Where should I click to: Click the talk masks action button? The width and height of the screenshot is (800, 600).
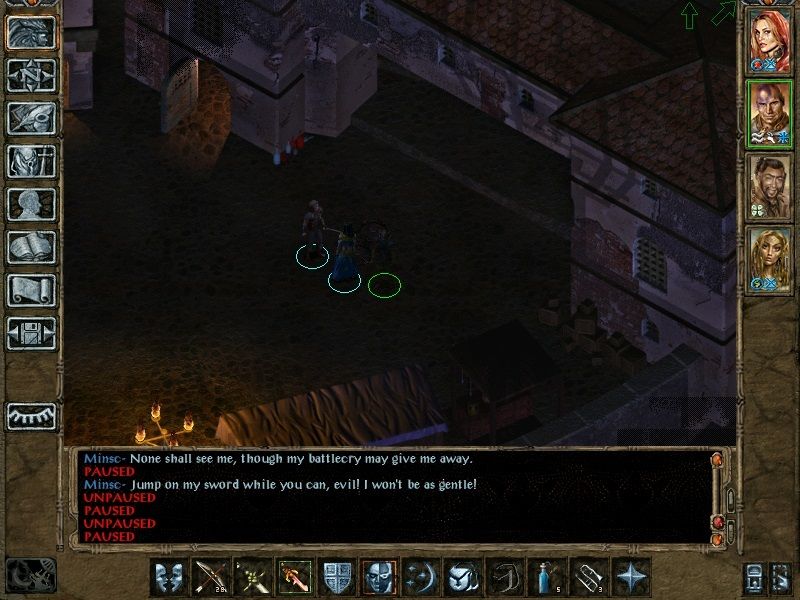coord(169,577)
